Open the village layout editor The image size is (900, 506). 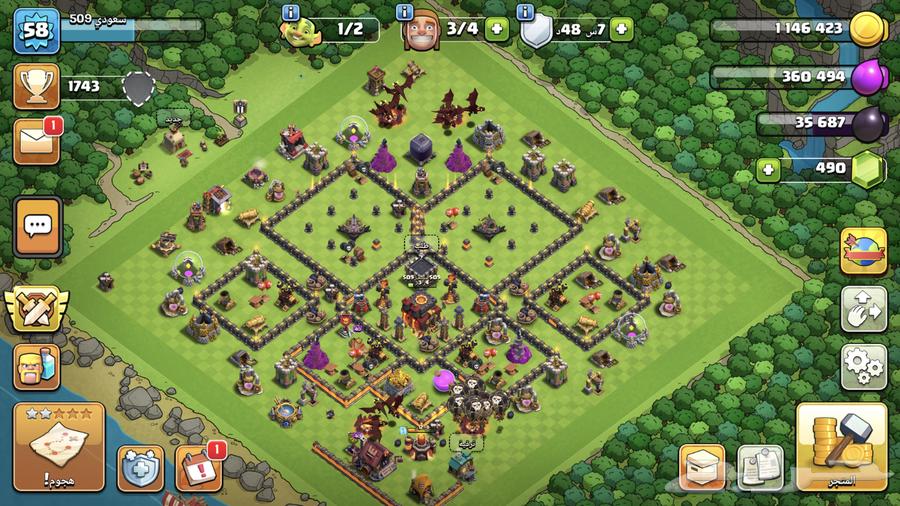[863, 309]
